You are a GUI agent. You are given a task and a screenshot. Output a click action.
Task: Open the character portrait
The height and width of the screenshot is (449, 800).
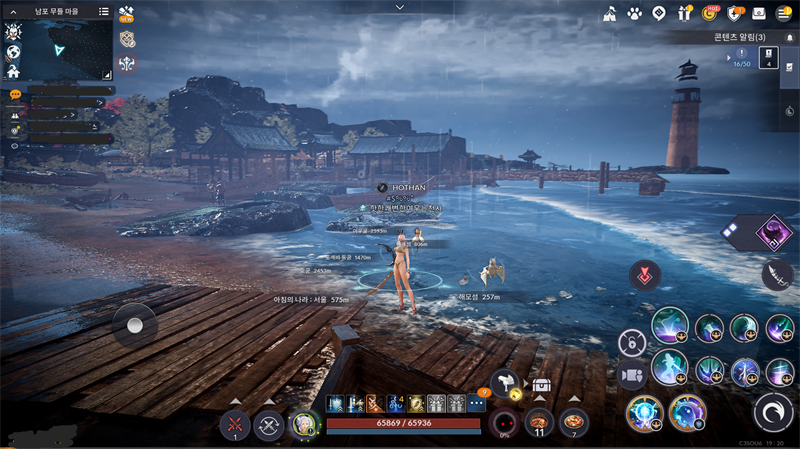[x=302, y=425]
